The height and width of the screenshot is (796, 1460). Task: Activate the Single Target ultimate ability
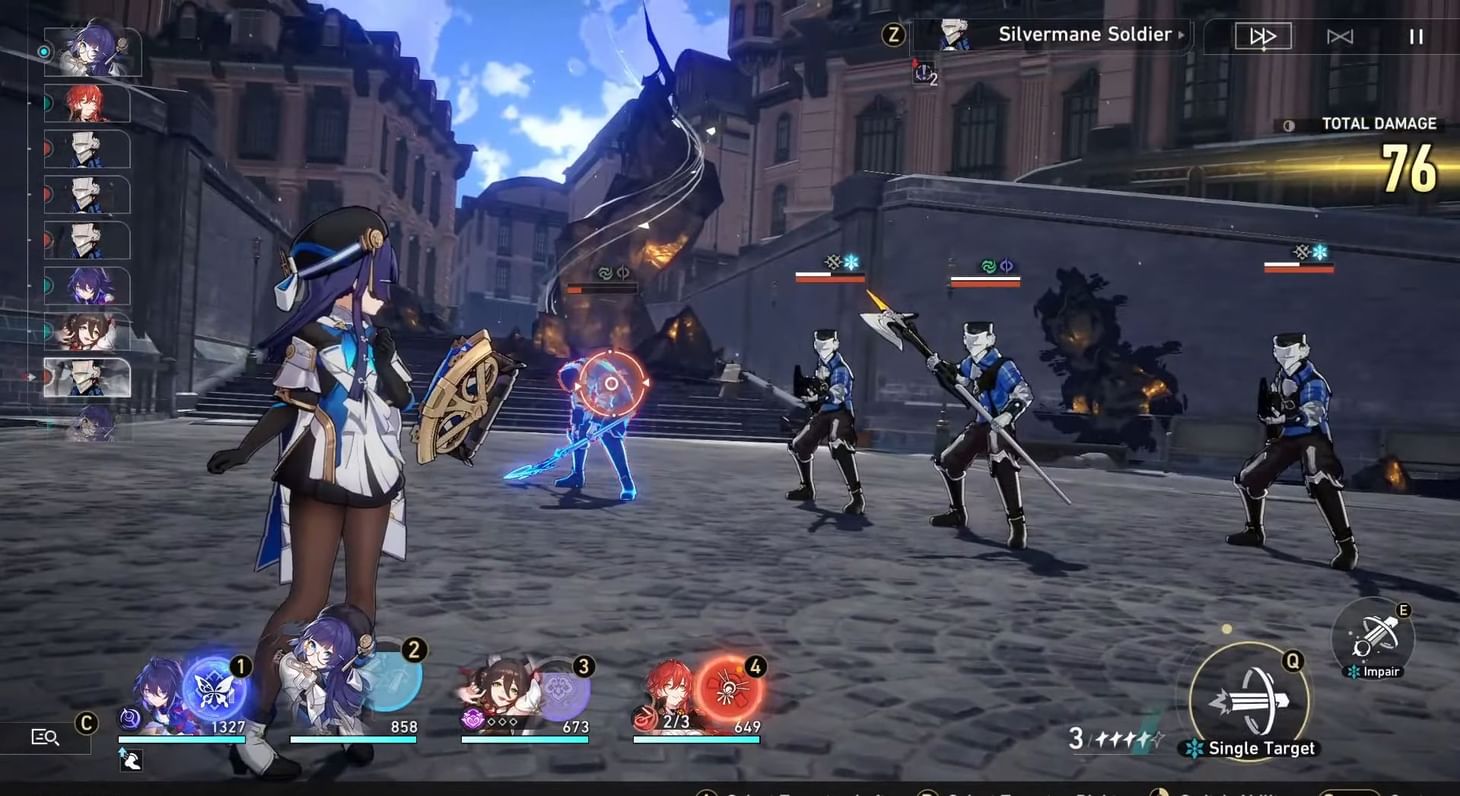point(1249,701)
